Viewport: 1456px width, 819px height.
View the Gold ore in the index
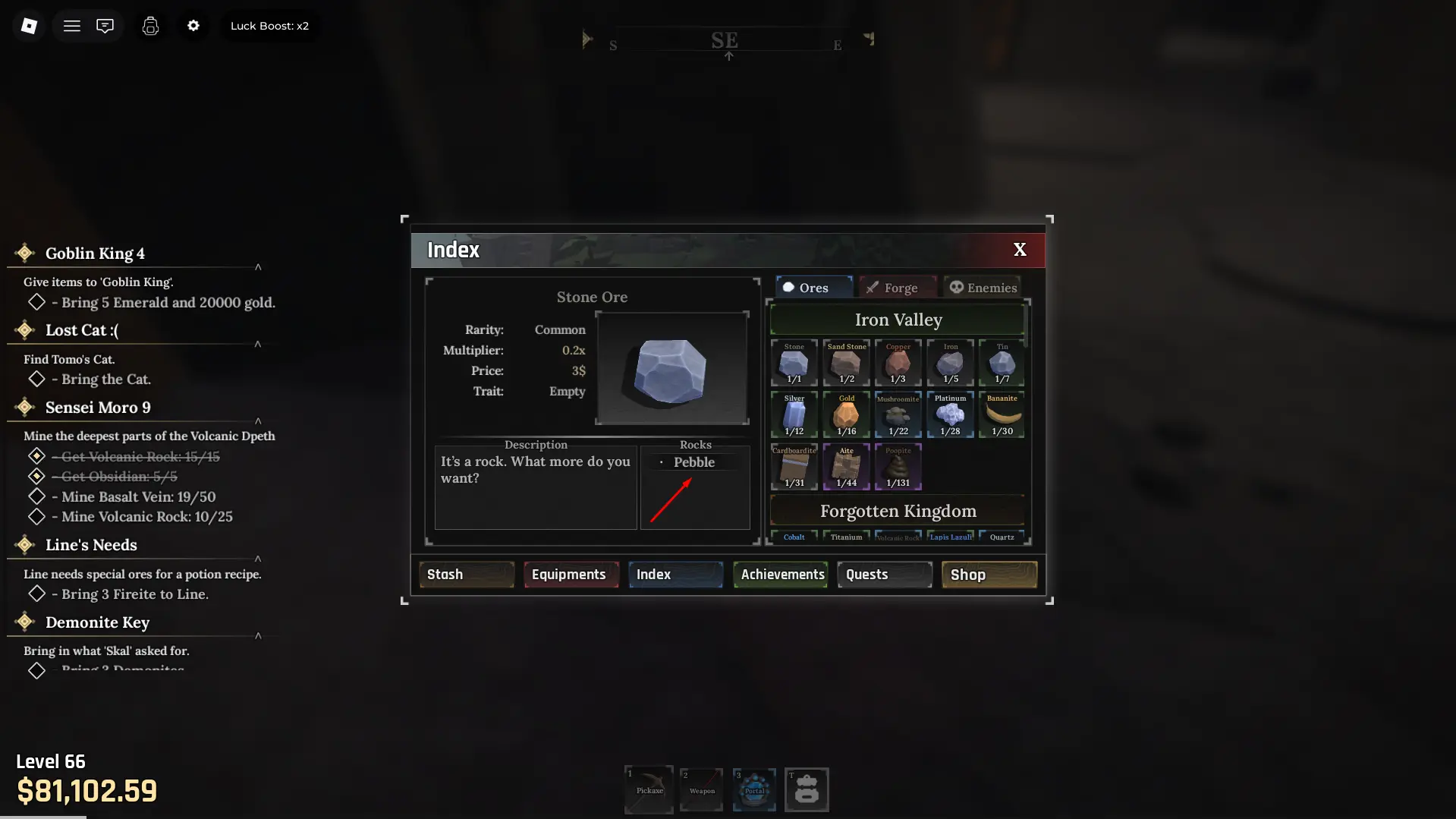pos(845,414)
